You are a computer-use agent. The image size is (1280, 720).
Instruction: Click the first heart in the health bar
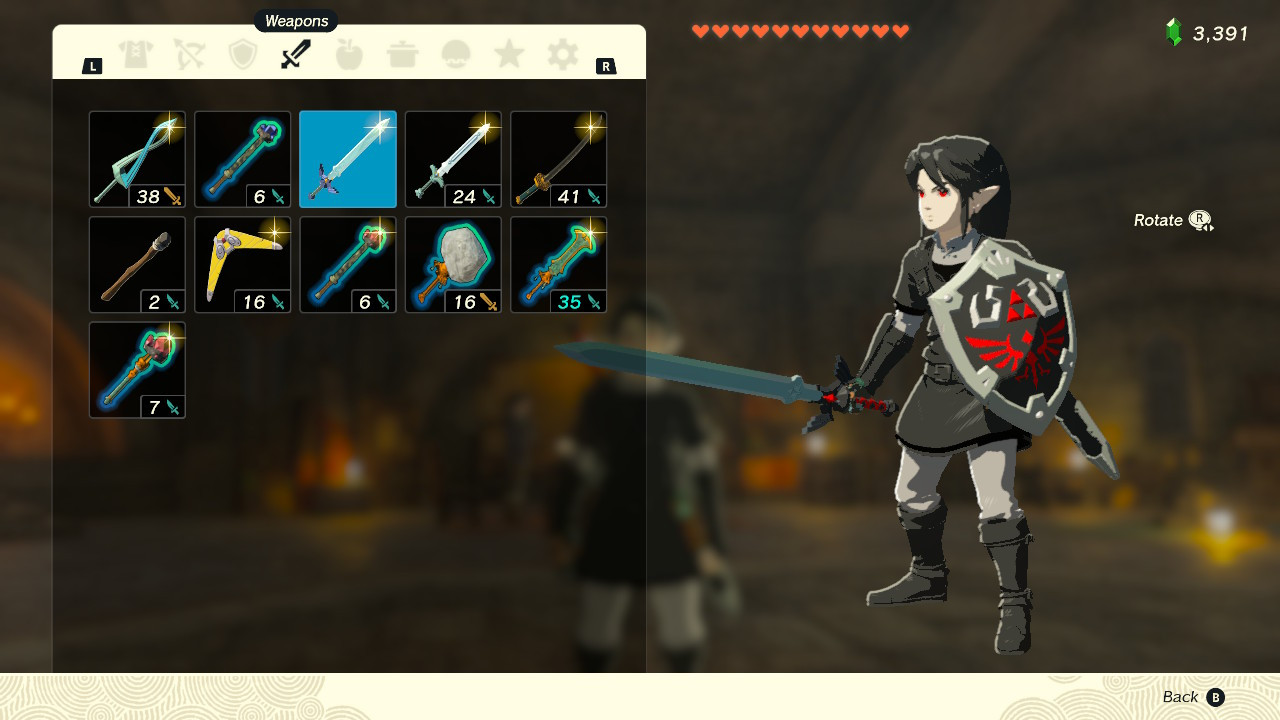tap(698, 30)
